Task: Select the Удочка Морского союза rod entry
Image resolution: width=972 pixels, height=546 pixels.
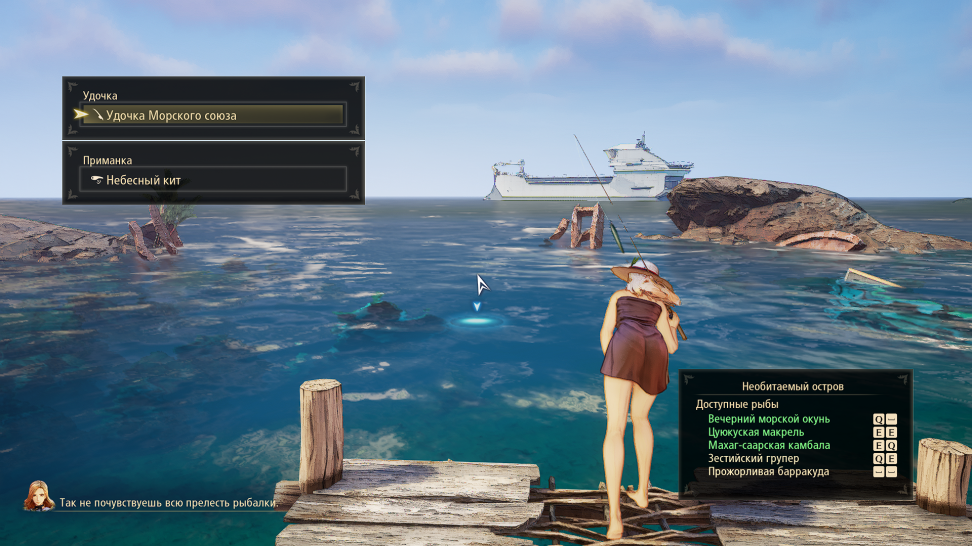Action: click(213, 115)
